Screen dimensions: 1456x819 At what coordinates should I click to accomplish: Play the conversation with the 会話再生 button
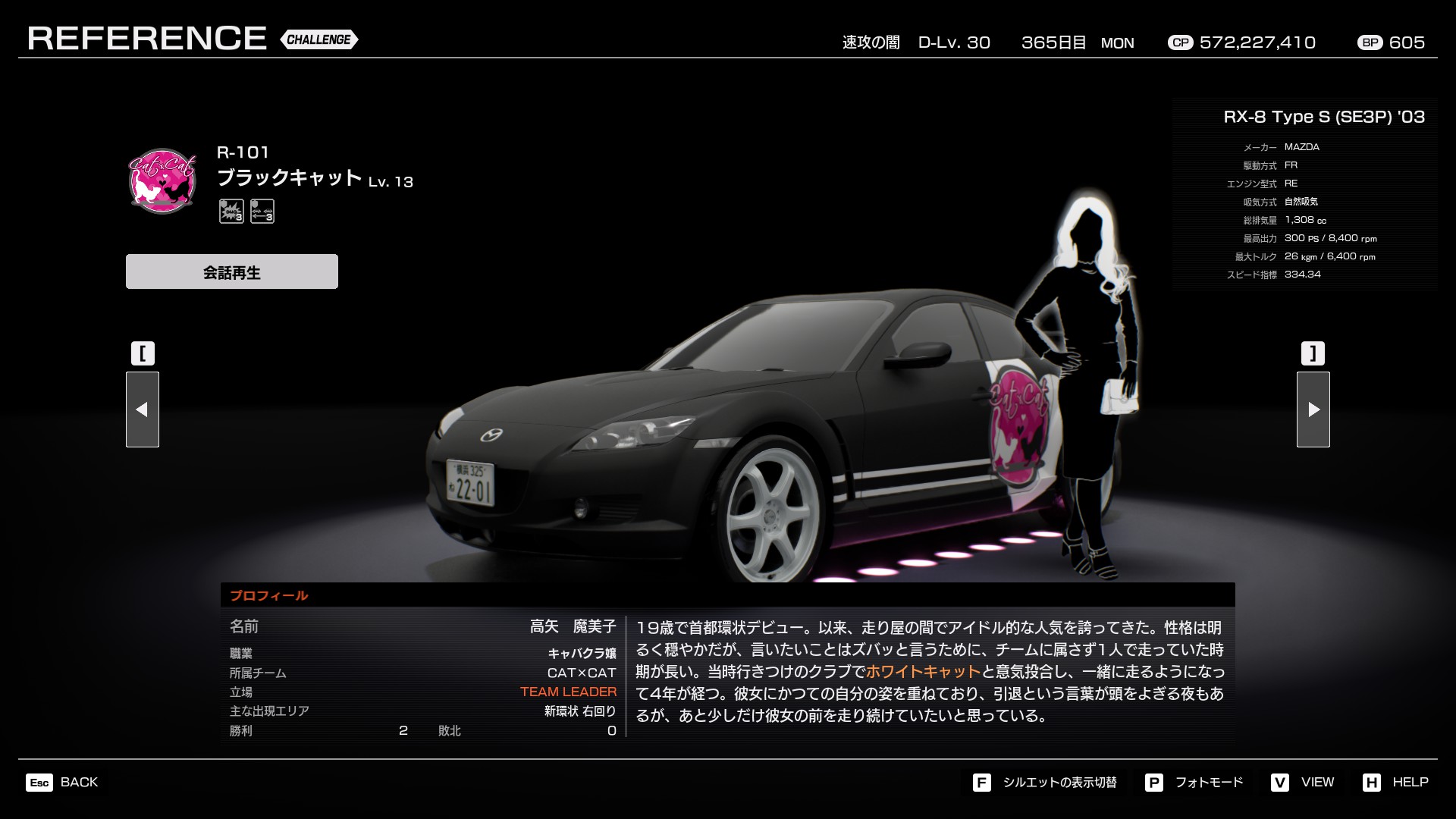(231, 271)
